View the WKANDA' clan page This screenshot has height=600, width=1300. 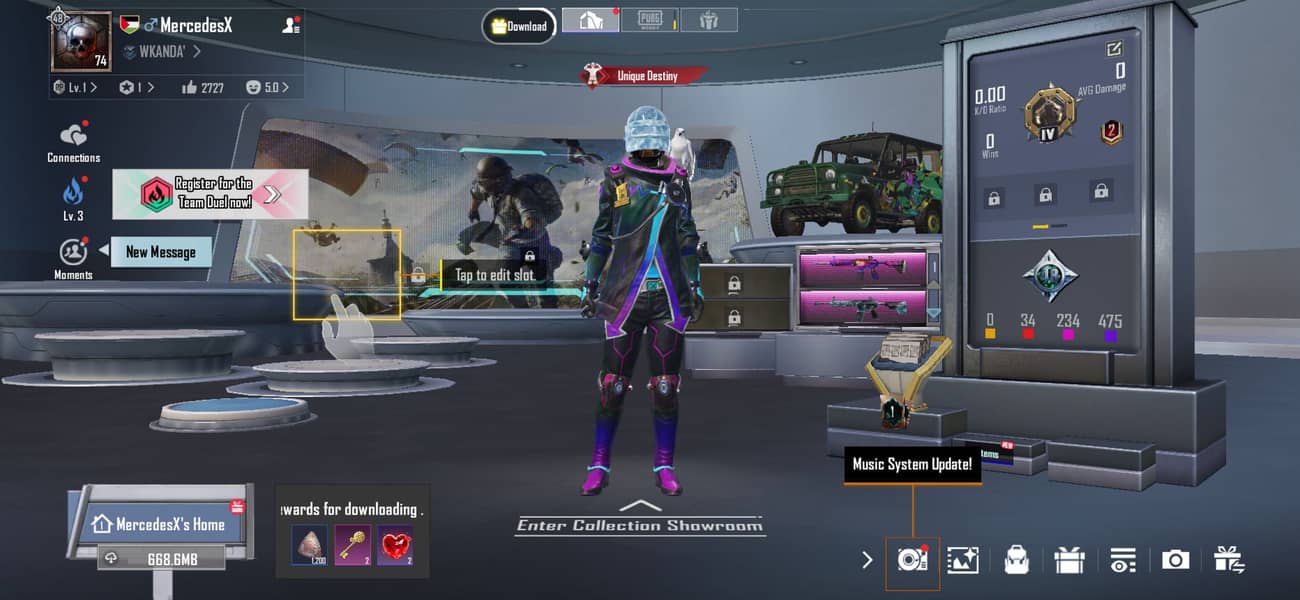tap(161, 52)
